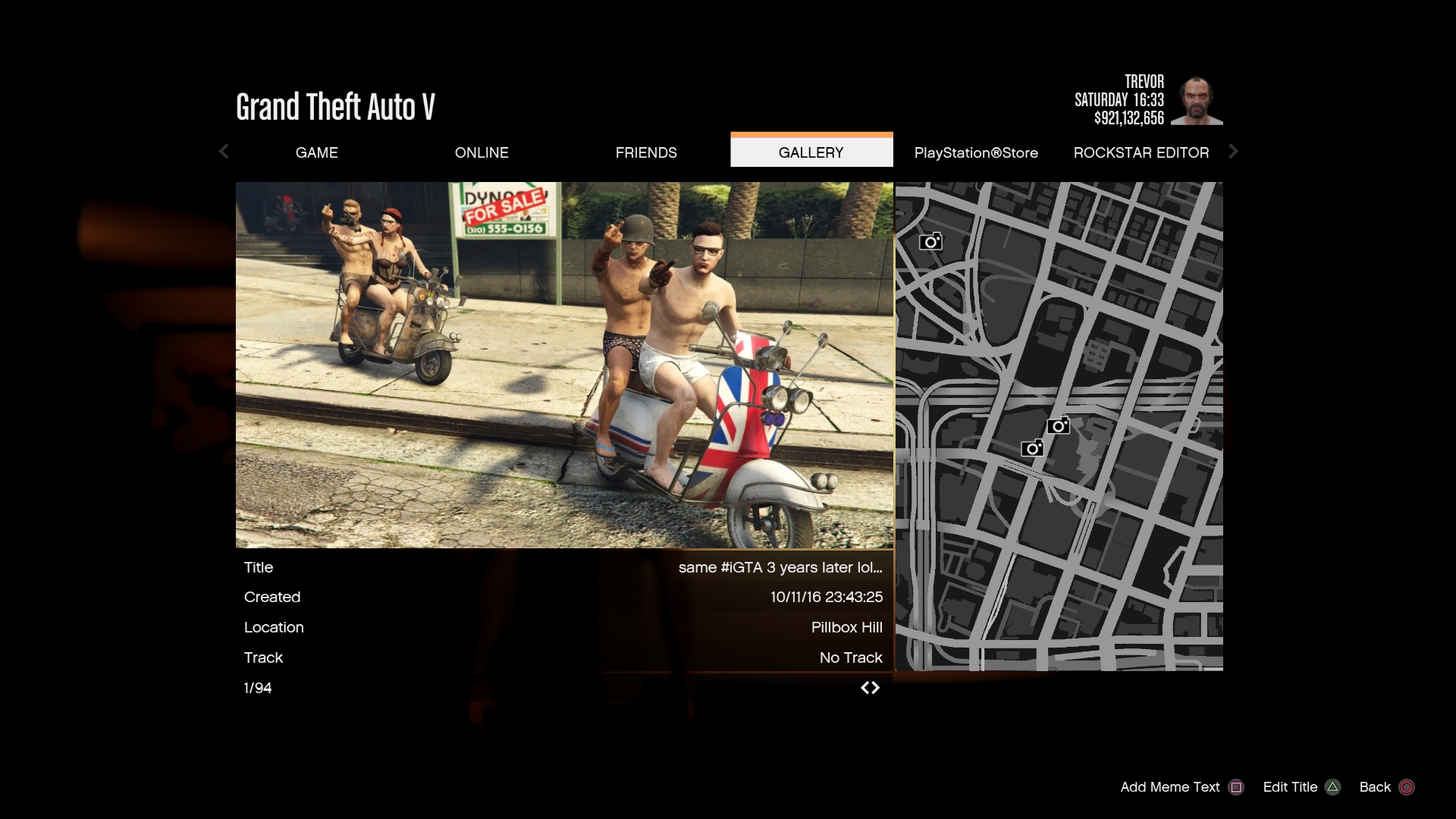Show the next photo with the right chevron
The image size is (1456, 819).
tap(876, 688)
